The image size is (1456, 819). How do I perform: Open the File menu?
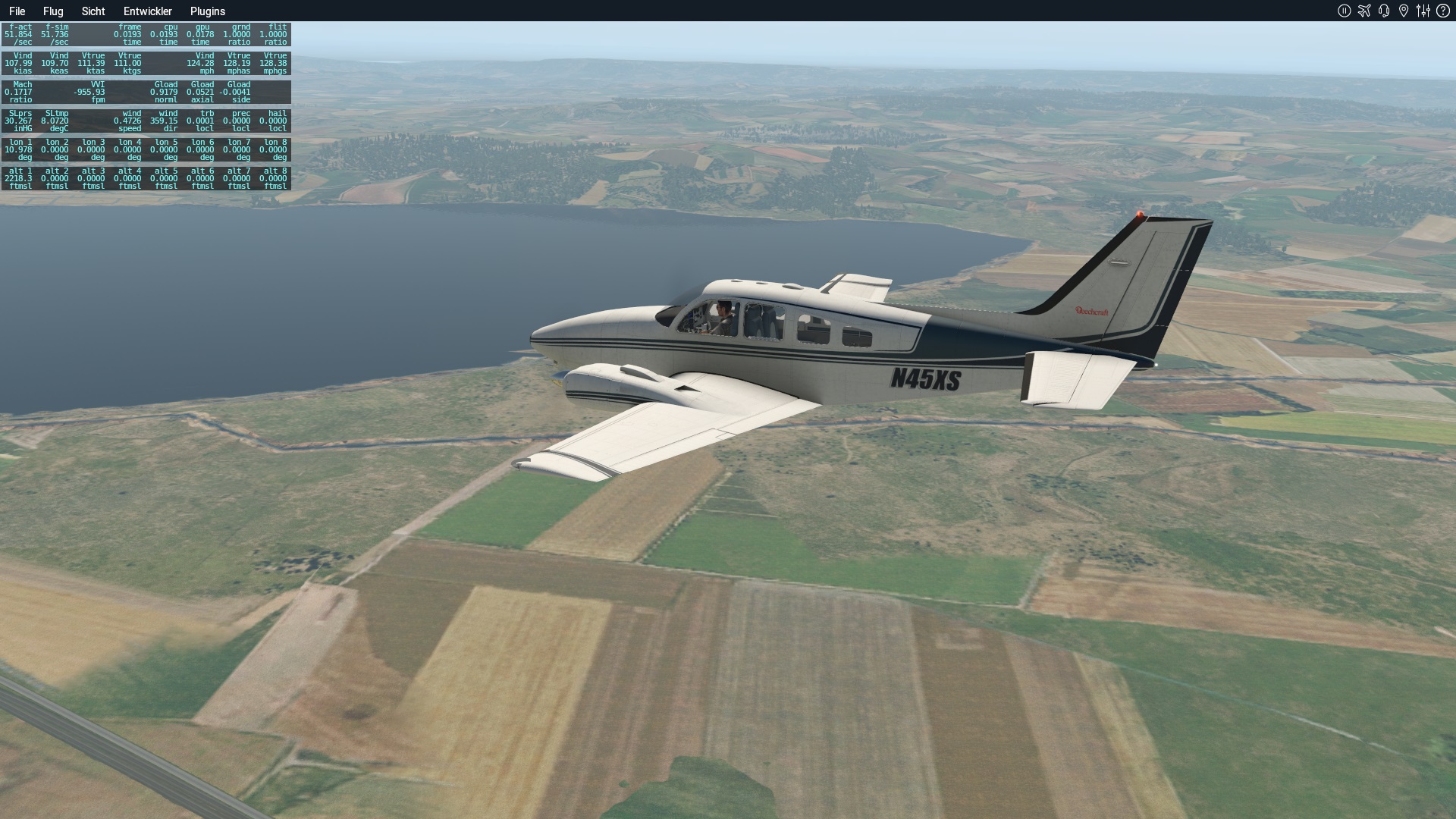click(x=17, y=11)
